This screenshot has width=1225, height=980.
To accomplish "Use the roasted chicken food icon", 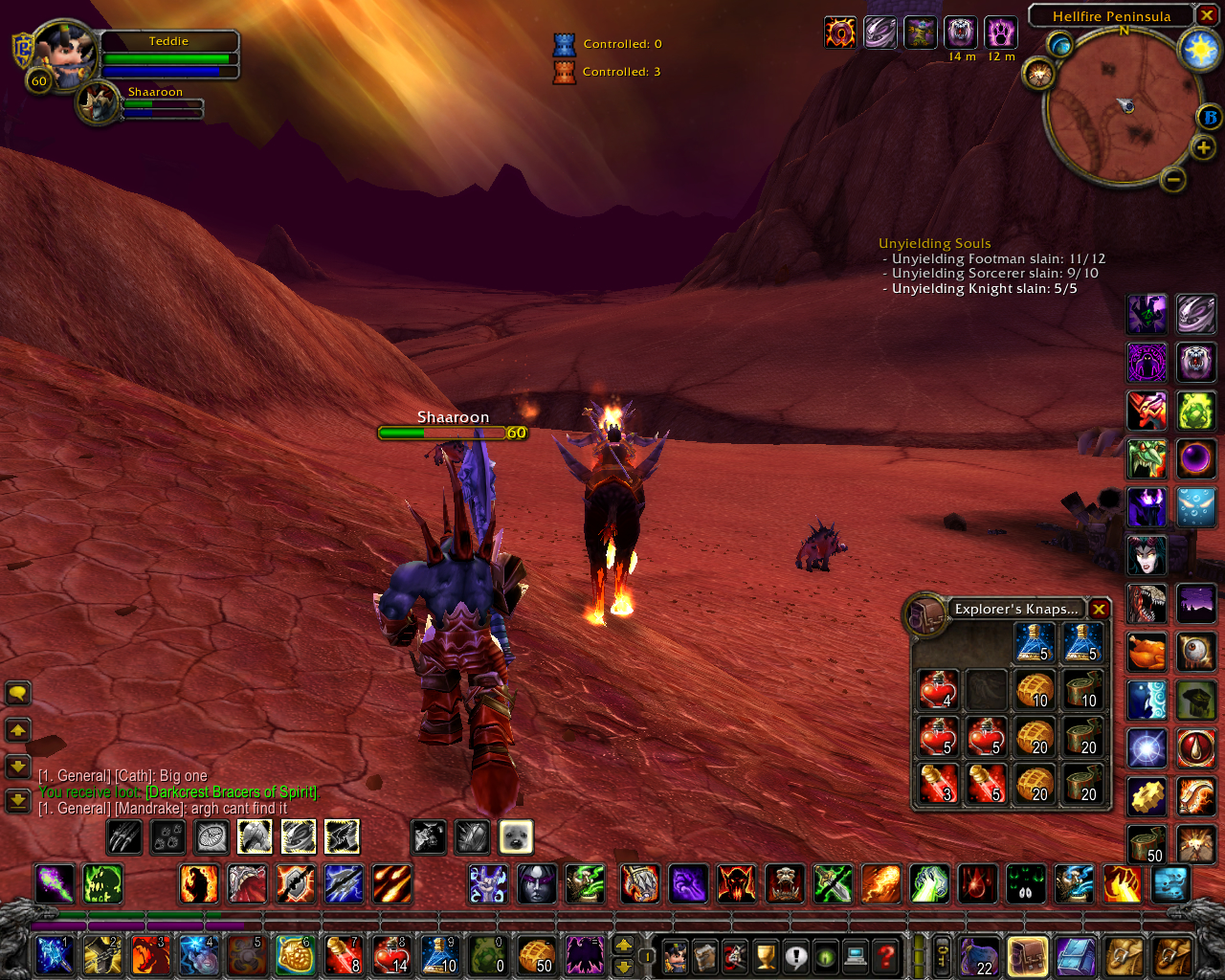I will (x=1146, y=652).
